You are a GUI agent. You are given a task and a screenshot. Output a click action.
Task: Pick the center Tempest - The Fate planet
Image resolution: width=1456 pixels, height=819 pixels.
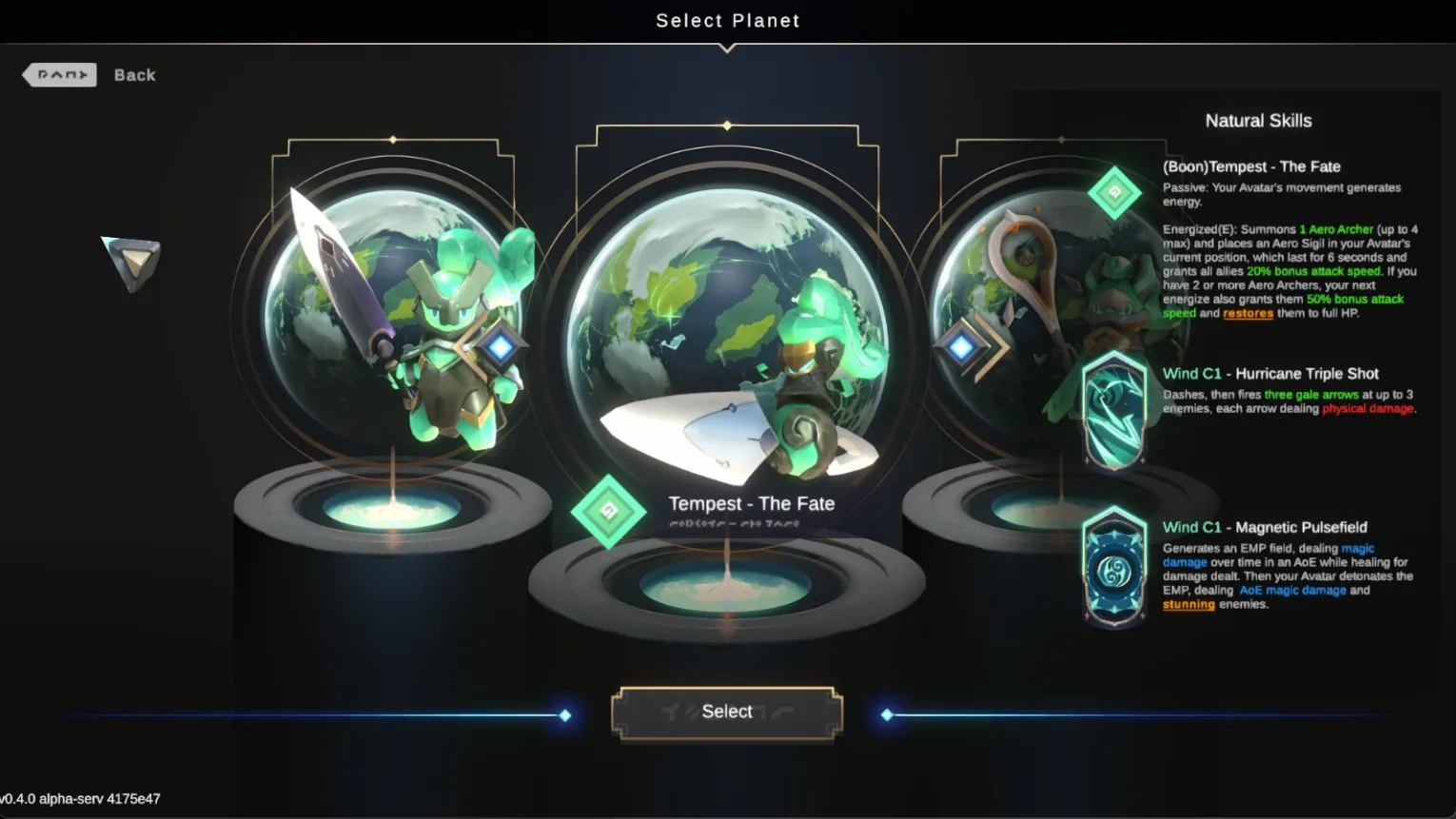click(x=727, y=342)
